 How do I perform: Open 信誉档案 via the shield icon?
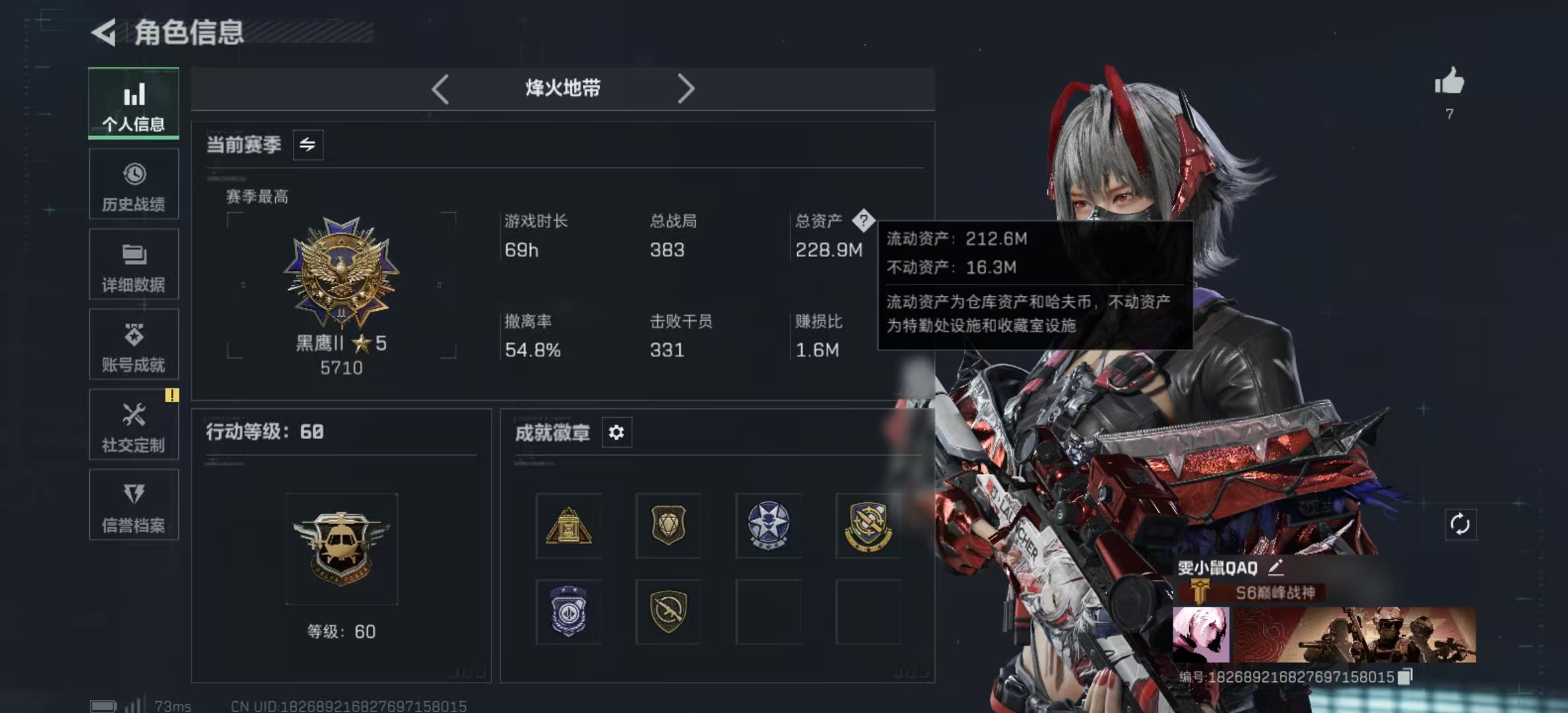pos(133,505)
